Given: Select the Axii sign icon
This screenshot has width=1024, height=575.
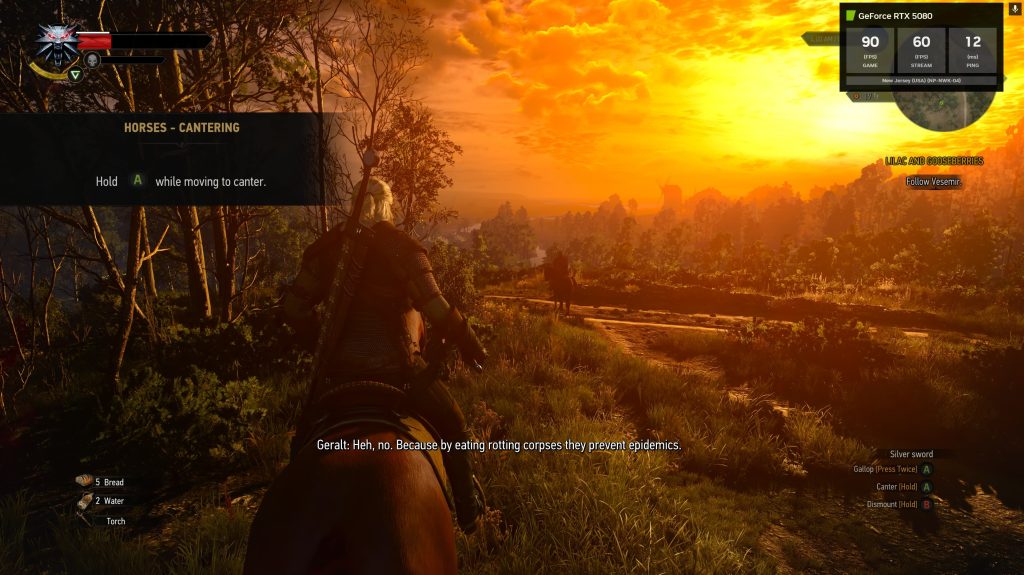Looking at the screenshot, I should tap(75, 73).
